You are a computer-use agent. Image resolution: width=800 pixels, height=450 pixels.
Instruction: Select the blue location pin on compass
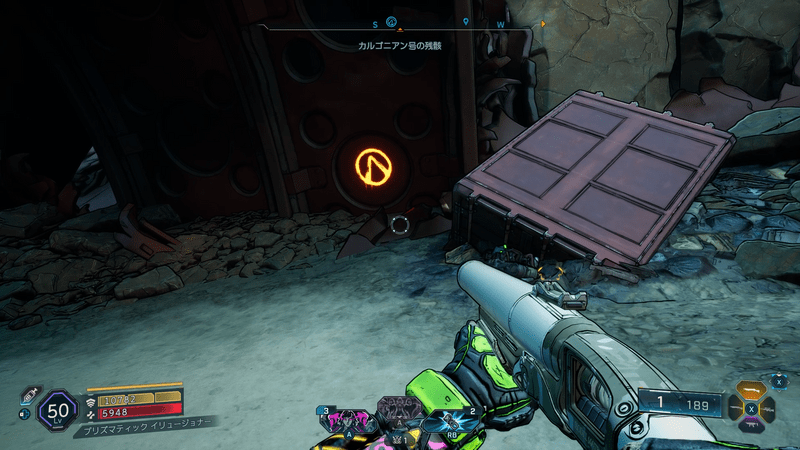tap(467, 20)
